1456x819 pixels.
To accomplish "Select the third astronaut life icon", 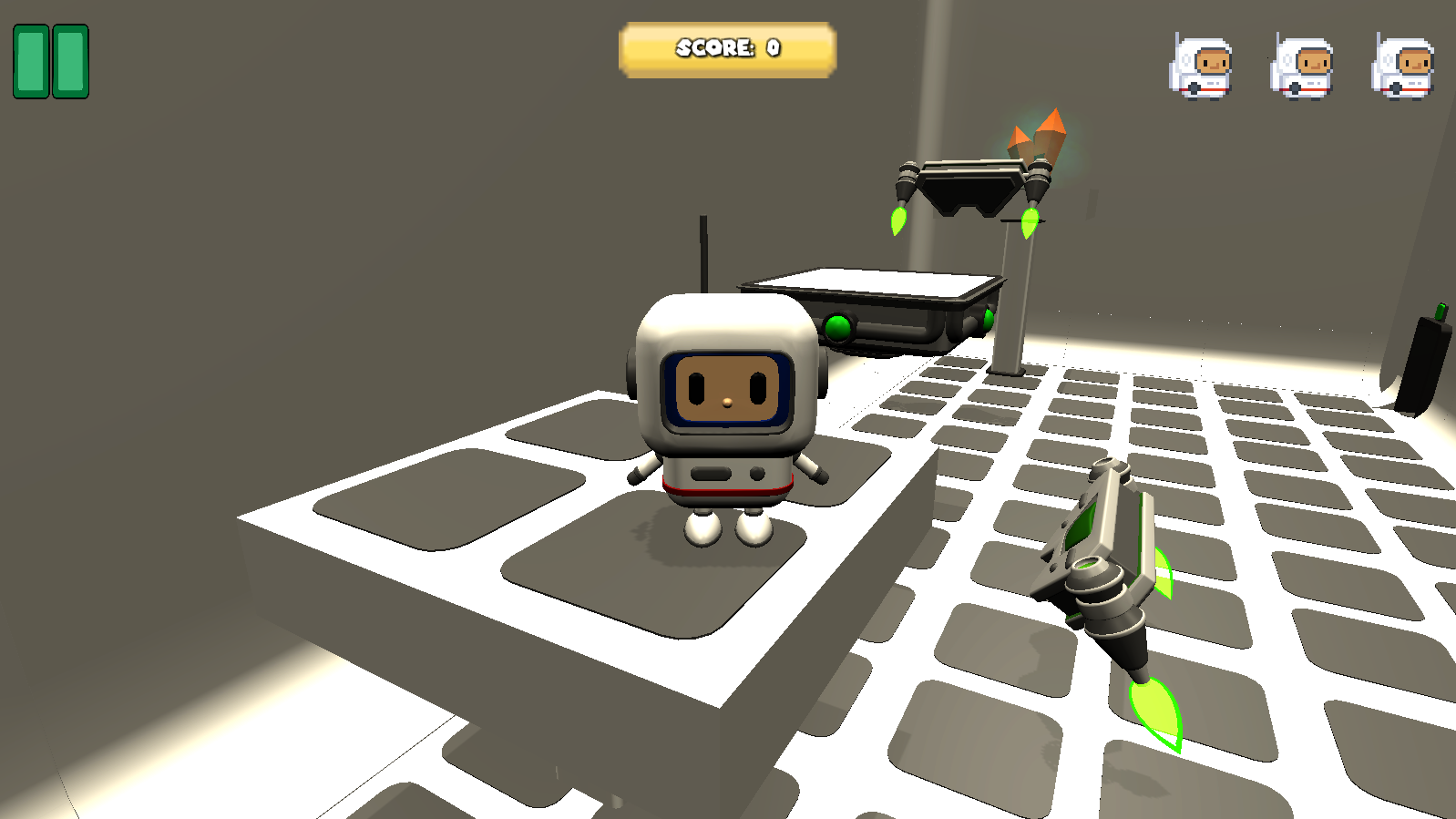I will pos(1403,64).
